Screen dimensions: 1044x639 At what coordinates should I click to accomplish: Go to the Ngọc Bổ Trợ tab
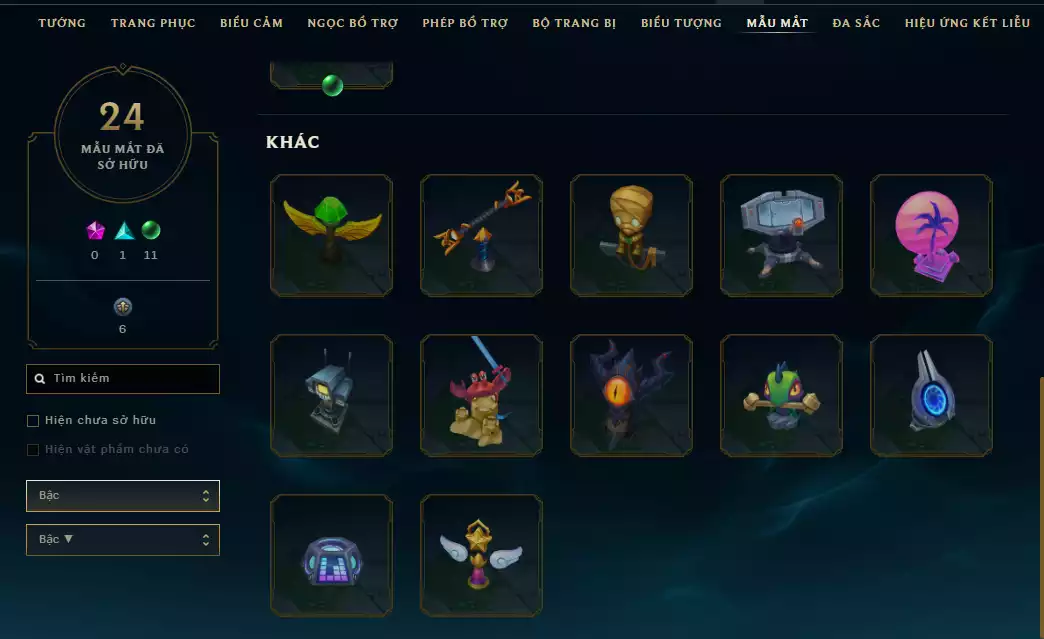[352, 23]
